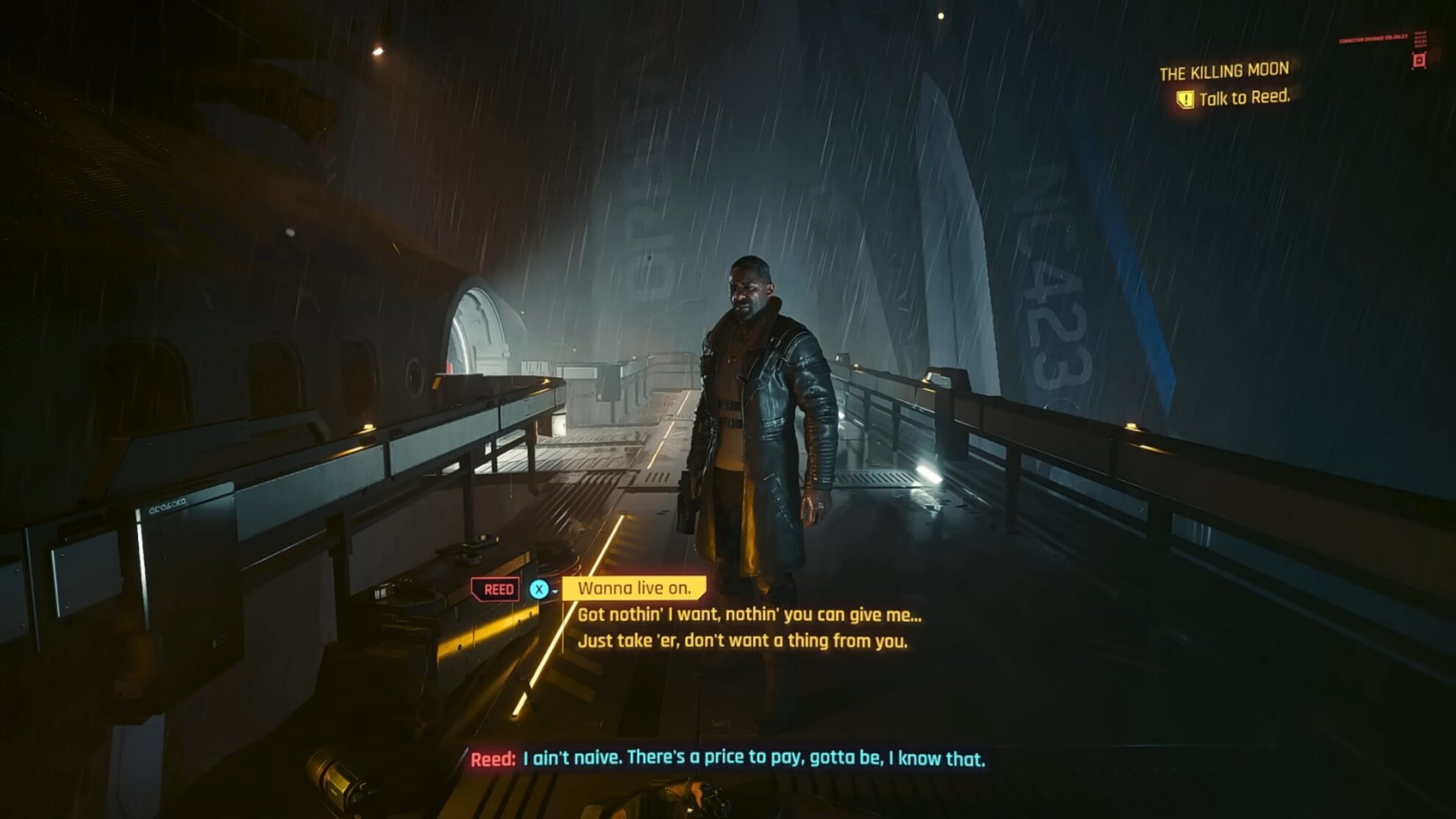
Task: Open The Killing Moon quest tracker
Action: pyautogui.click(x=1224, y=71)
